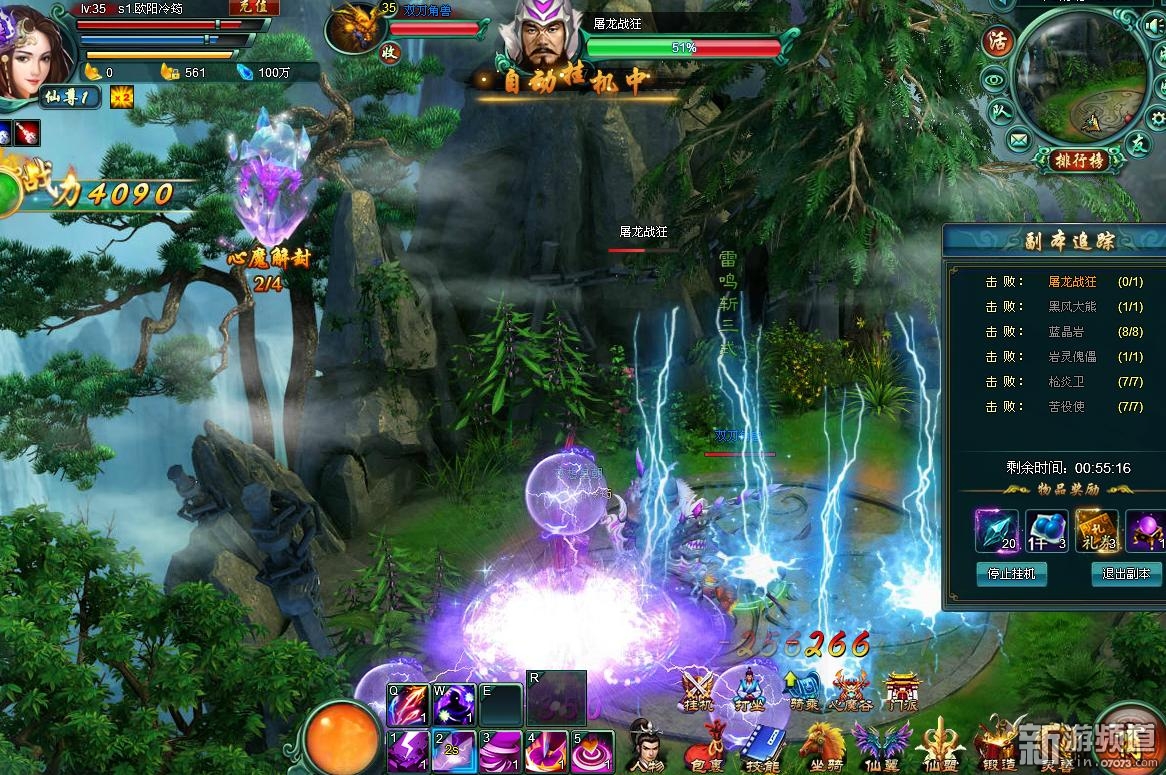Viewport: 1166px width, 775px height.
Task: Open settings via the gear icon
Action: coord(1158,118)
